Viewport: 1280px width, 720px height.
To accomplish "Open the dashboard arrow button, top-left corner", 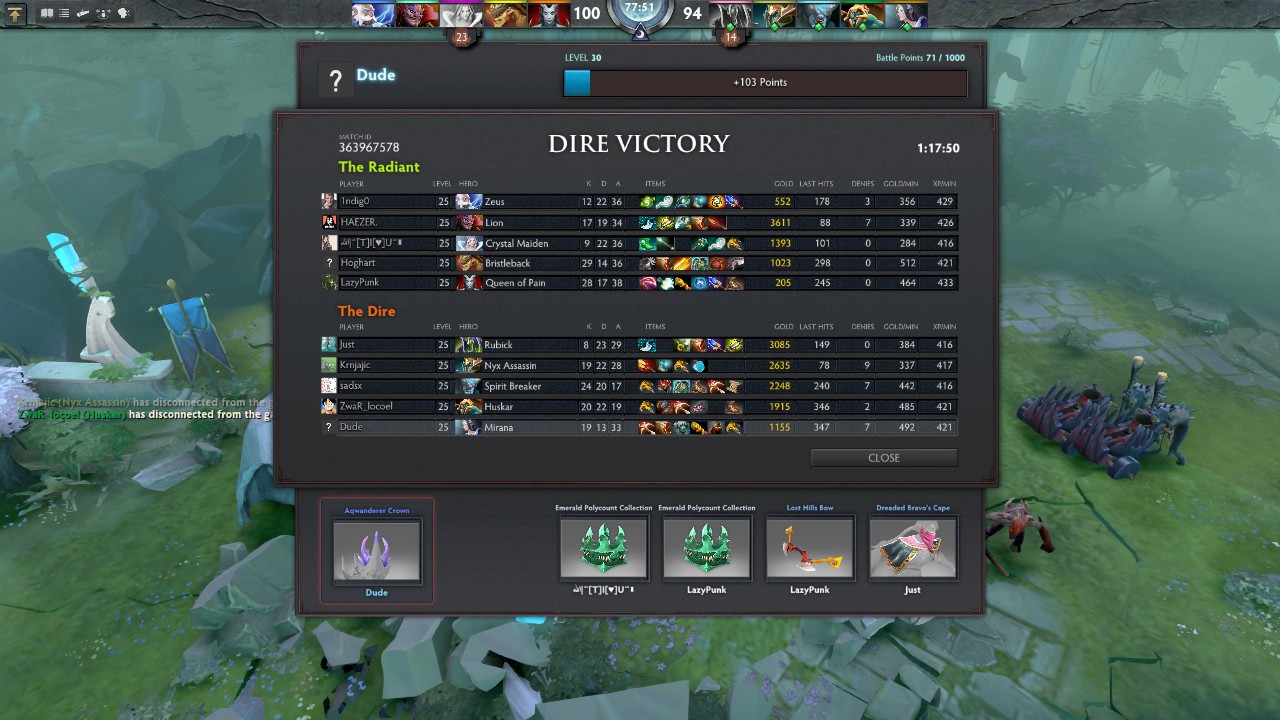I will point(15,14).
